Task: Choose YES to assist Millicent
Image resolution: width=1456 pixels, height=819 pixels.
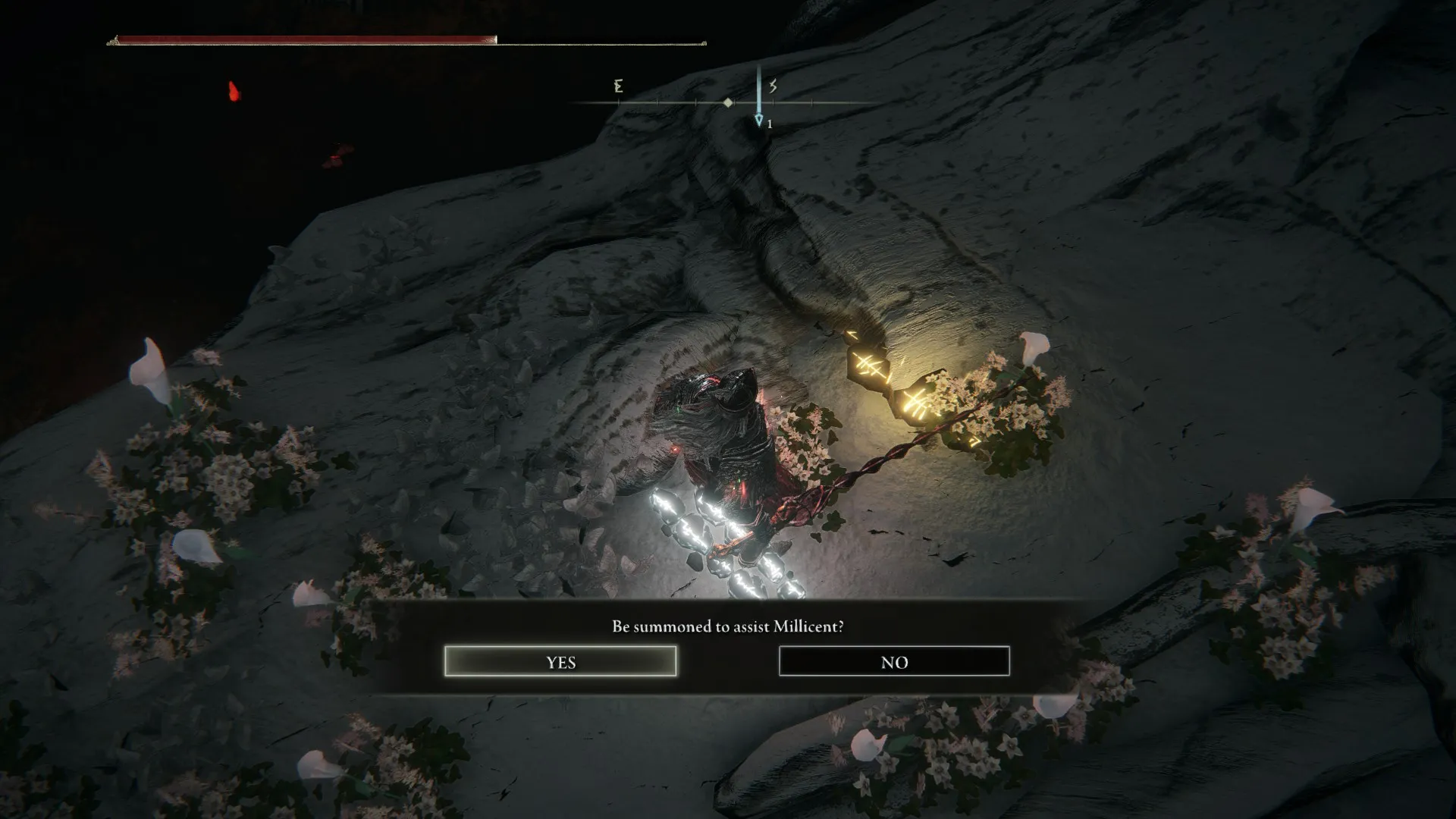Action: pyautogui.click(x=560, y=661)
